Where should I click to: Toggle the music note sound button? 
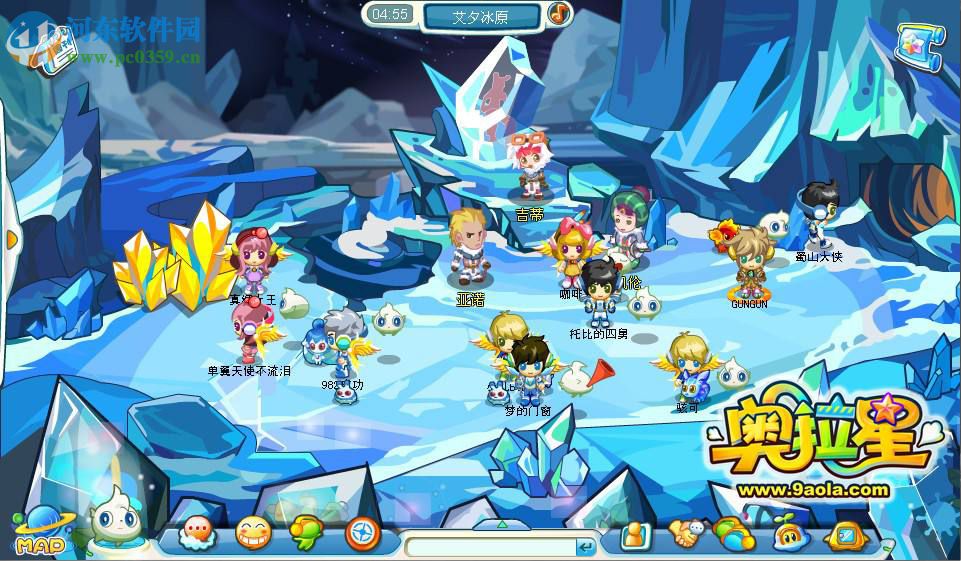pos(559,14)
